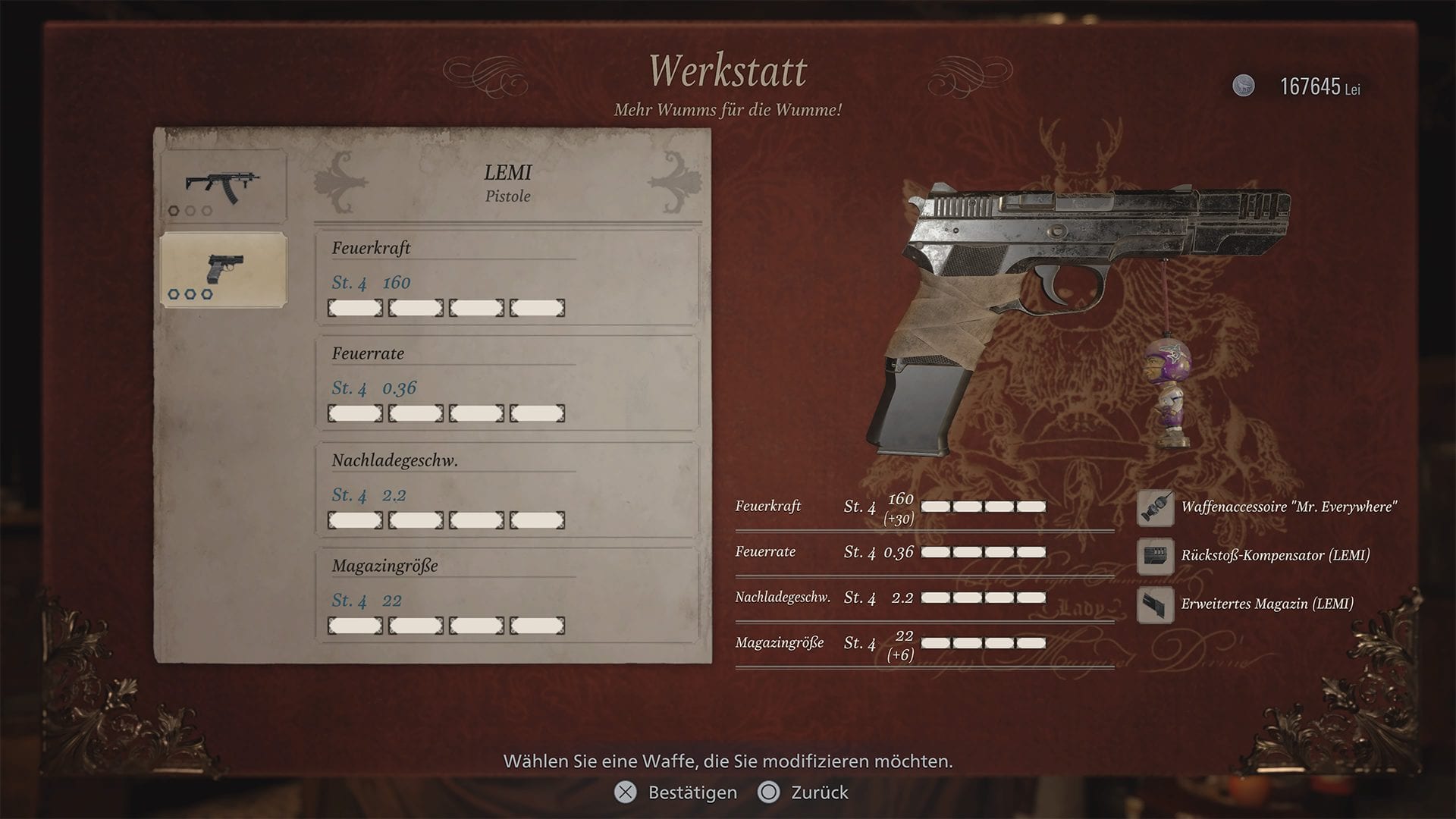Click Bestätigen to confirm selection
Image resolution: width=1456 pixels, height=819 pixels.
pyautogui.click(x=676, y=792)
